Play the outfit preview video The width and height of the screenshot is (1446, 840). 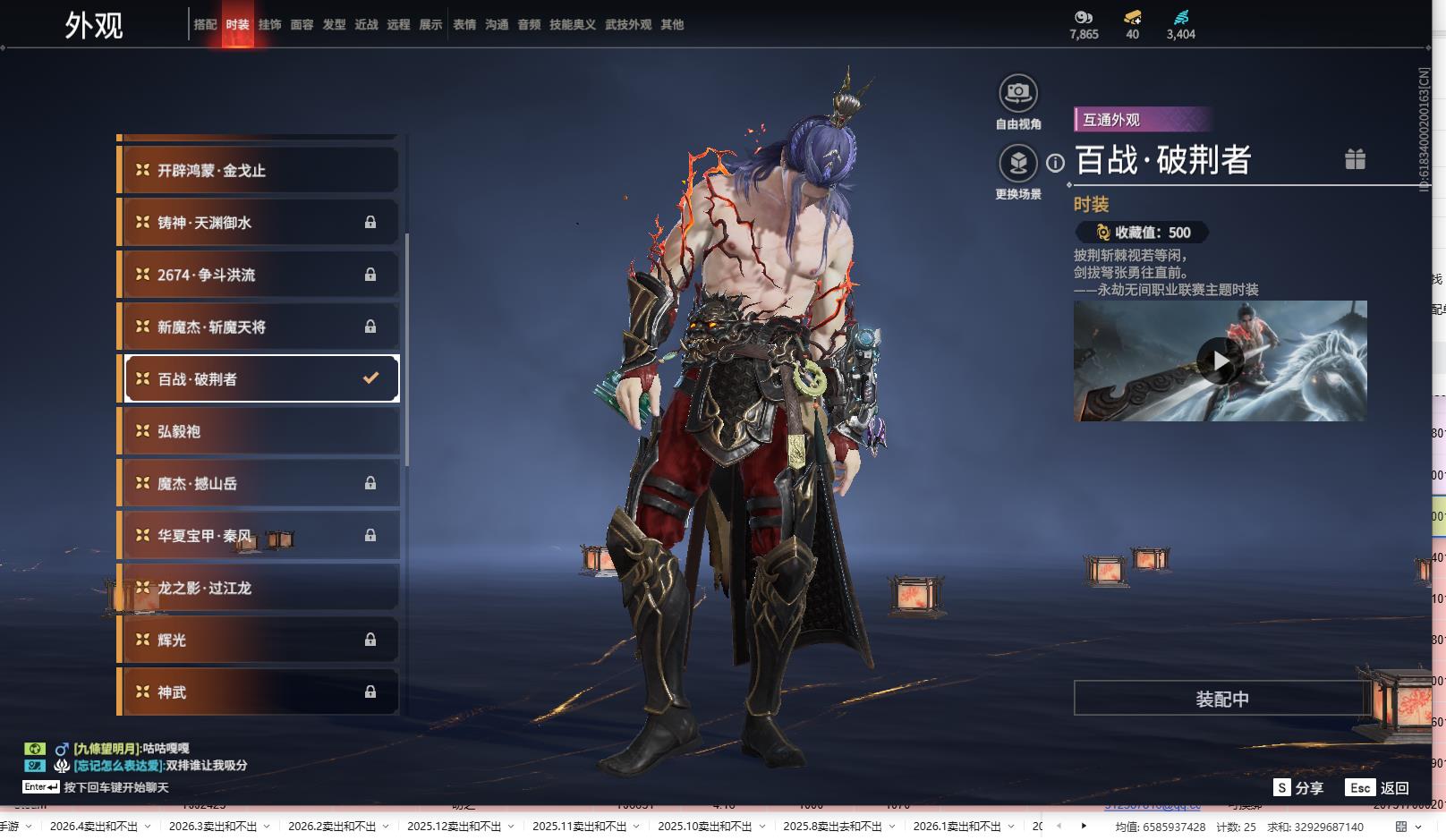point(1220,361)
